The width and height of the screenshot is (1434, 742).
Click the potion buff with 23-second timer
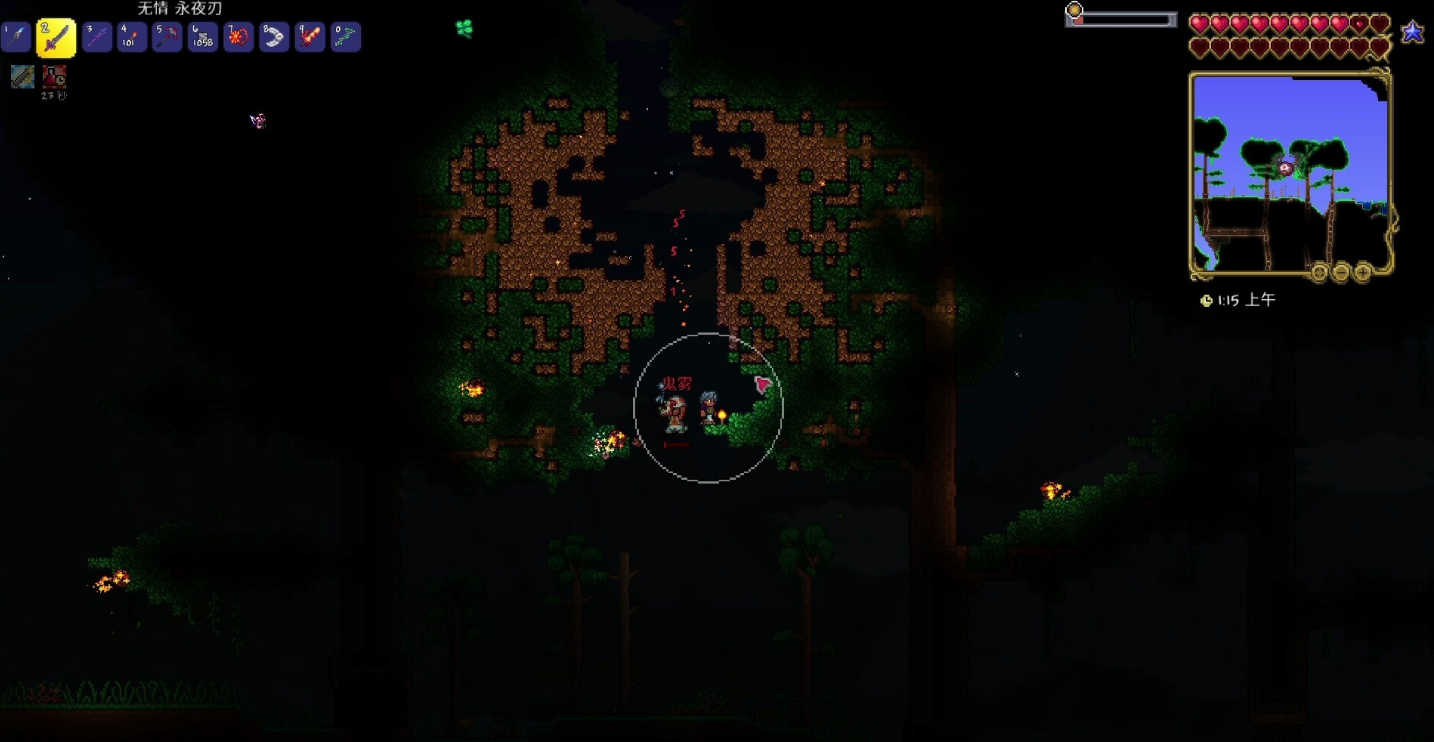coord(54,76)
